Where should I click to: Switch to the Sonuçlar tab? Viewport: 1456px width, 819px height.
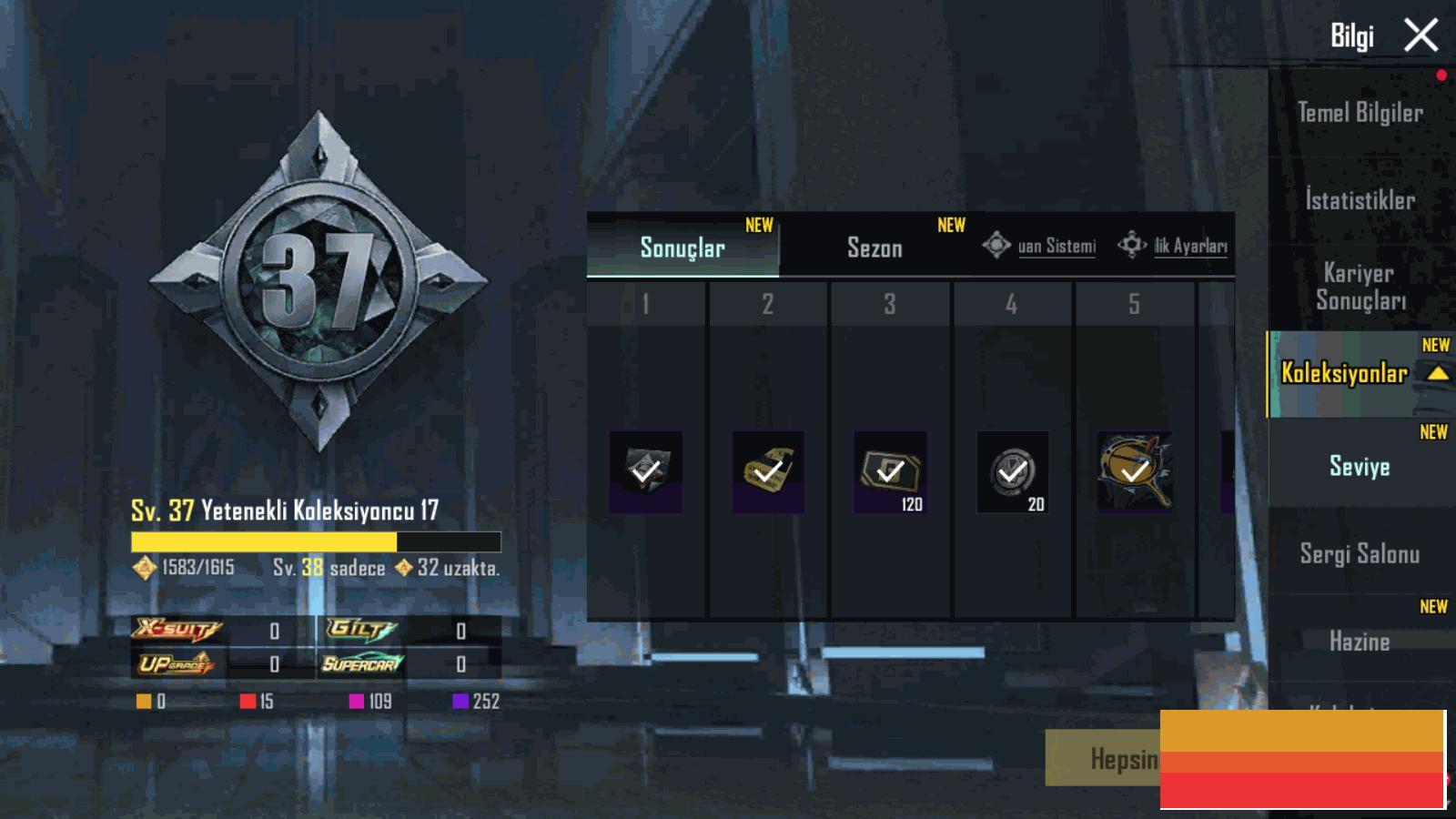[682, 248]
